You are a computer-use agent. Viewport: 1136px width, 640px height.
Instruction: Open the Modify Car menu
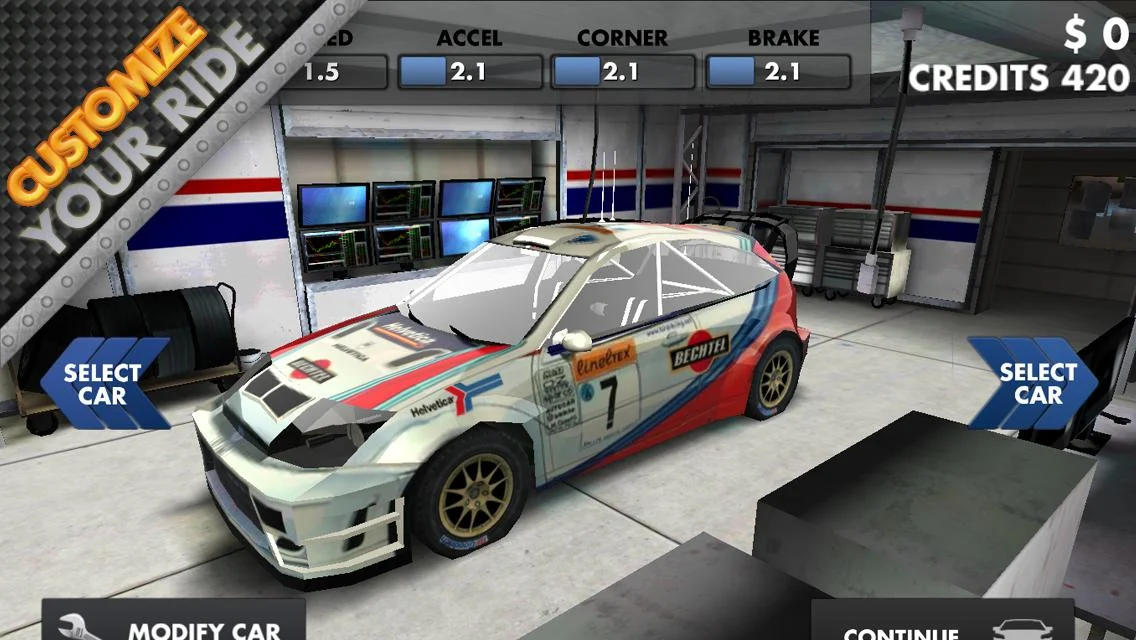[173, 622]
